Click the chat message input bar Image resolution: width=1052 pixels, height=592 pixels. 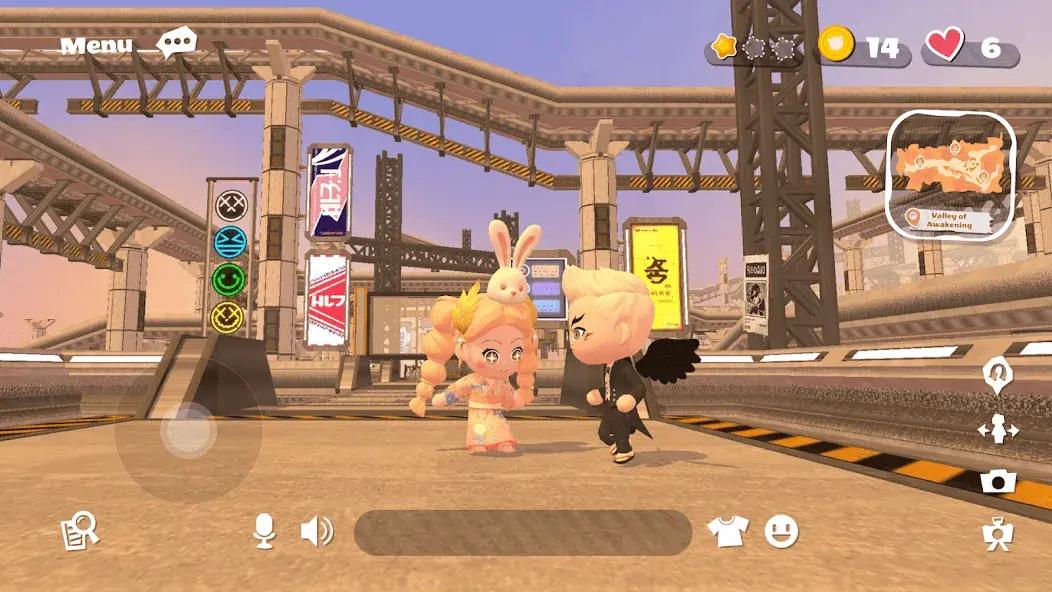[522, 532]
